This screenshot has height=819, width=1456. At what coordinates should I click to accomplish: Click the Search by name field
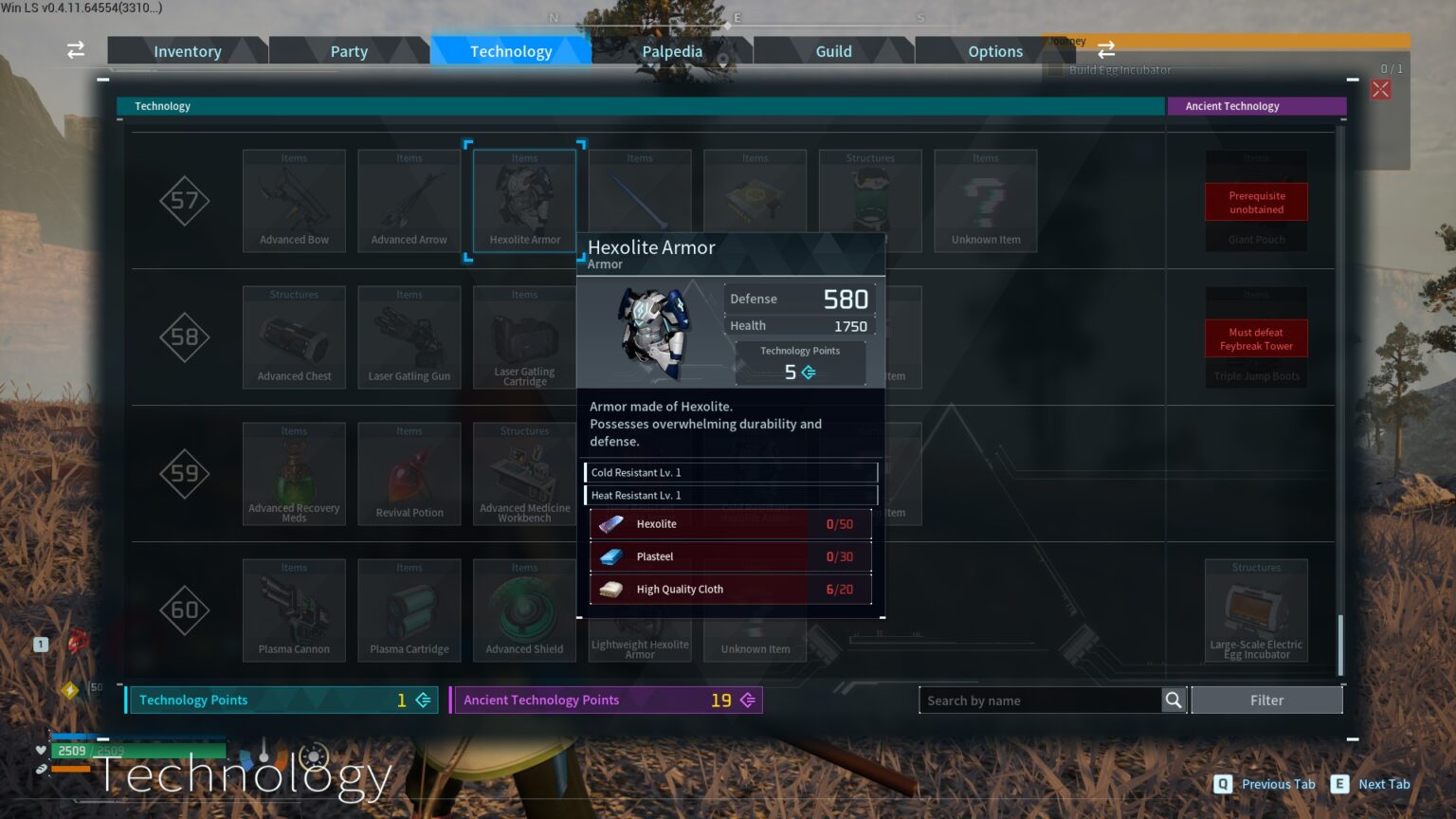(x=1039, y=701)
